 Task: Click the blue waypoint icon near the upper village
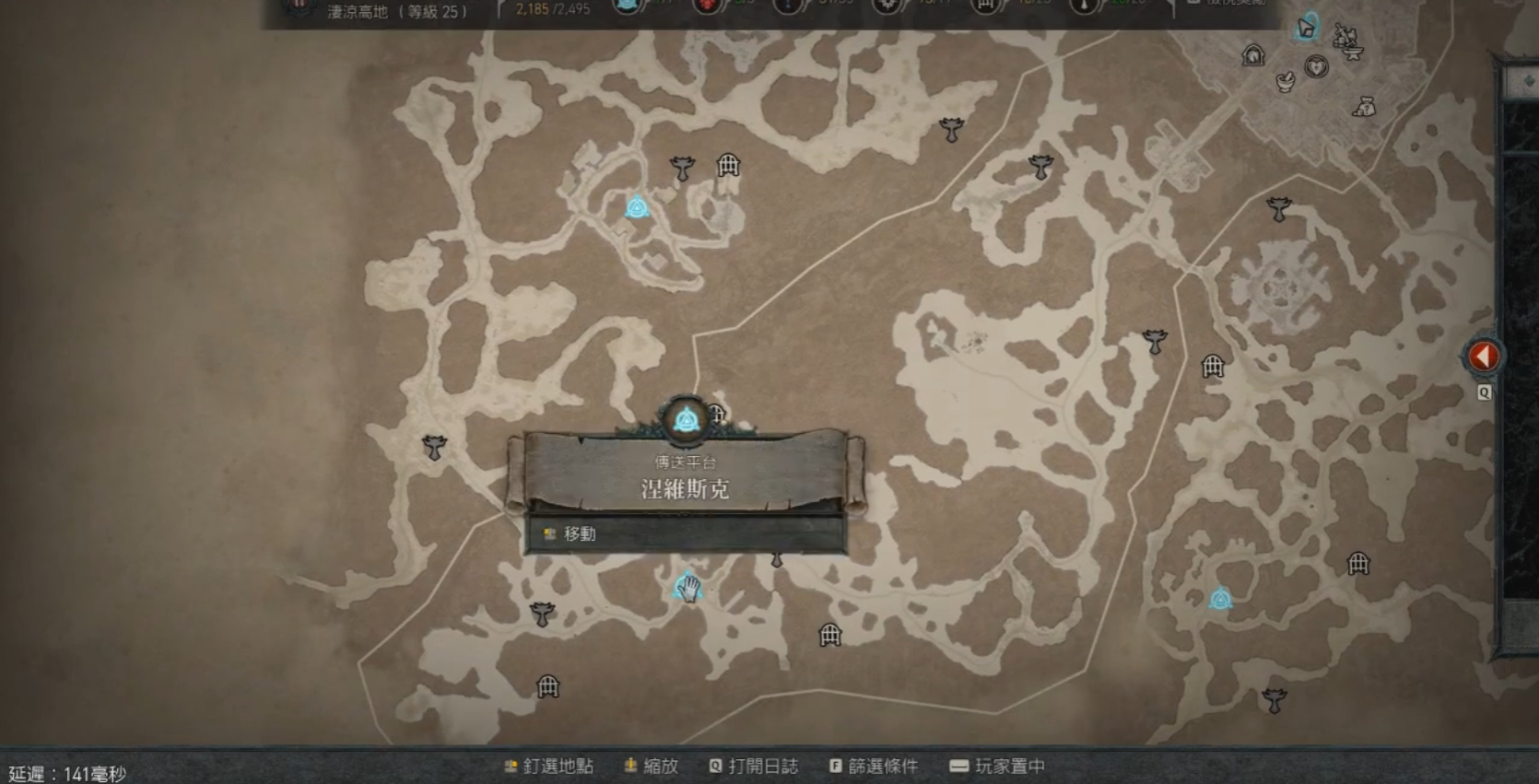[x=639, y=209]
